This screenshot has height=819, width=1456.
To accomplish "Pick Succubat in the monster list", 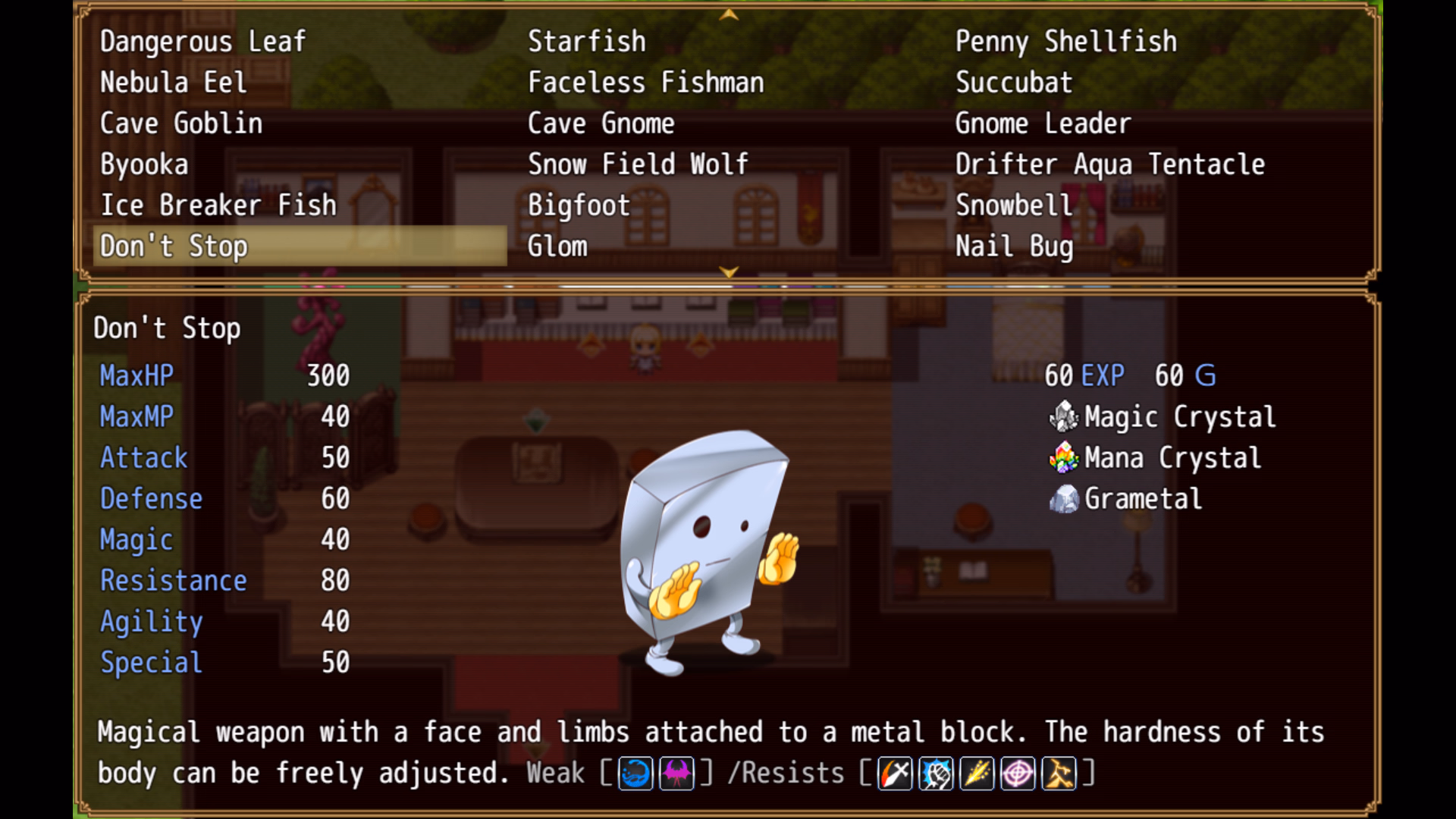I will pos(1014,83).
